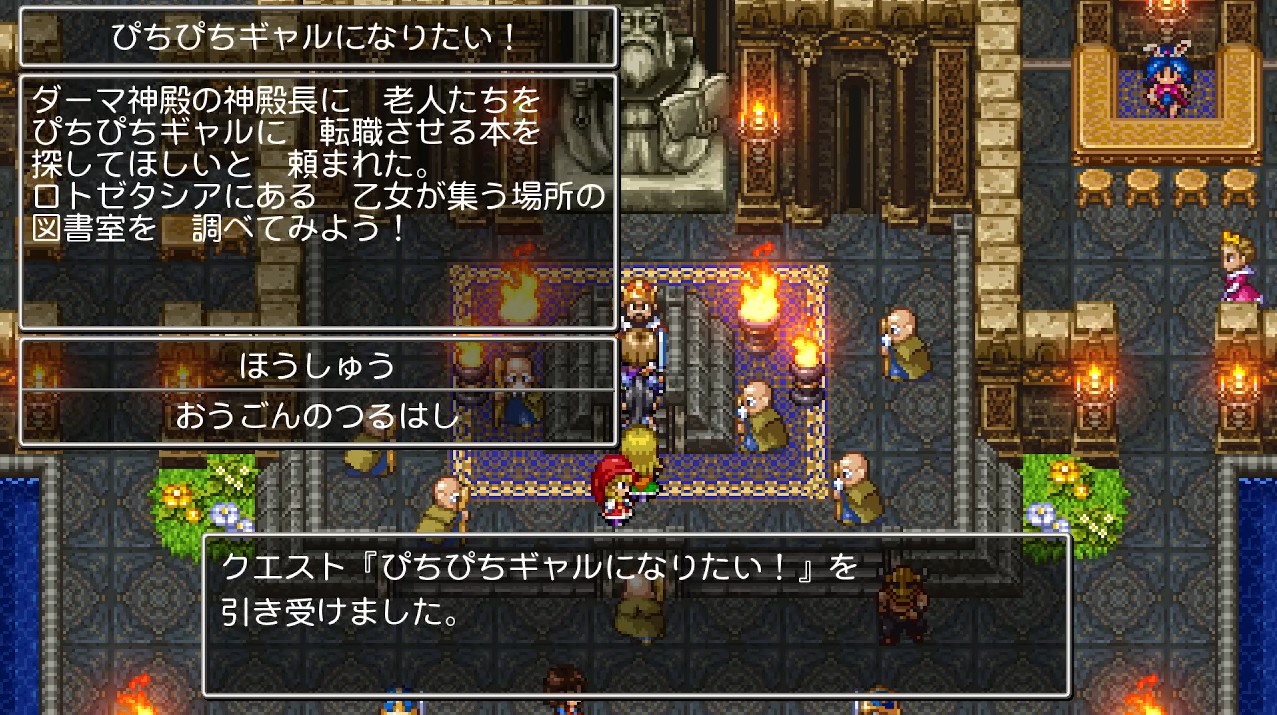Advance the quest accepted message box
The height and width of the screenshot is (715, 1277).
click(x=636, y=614)
